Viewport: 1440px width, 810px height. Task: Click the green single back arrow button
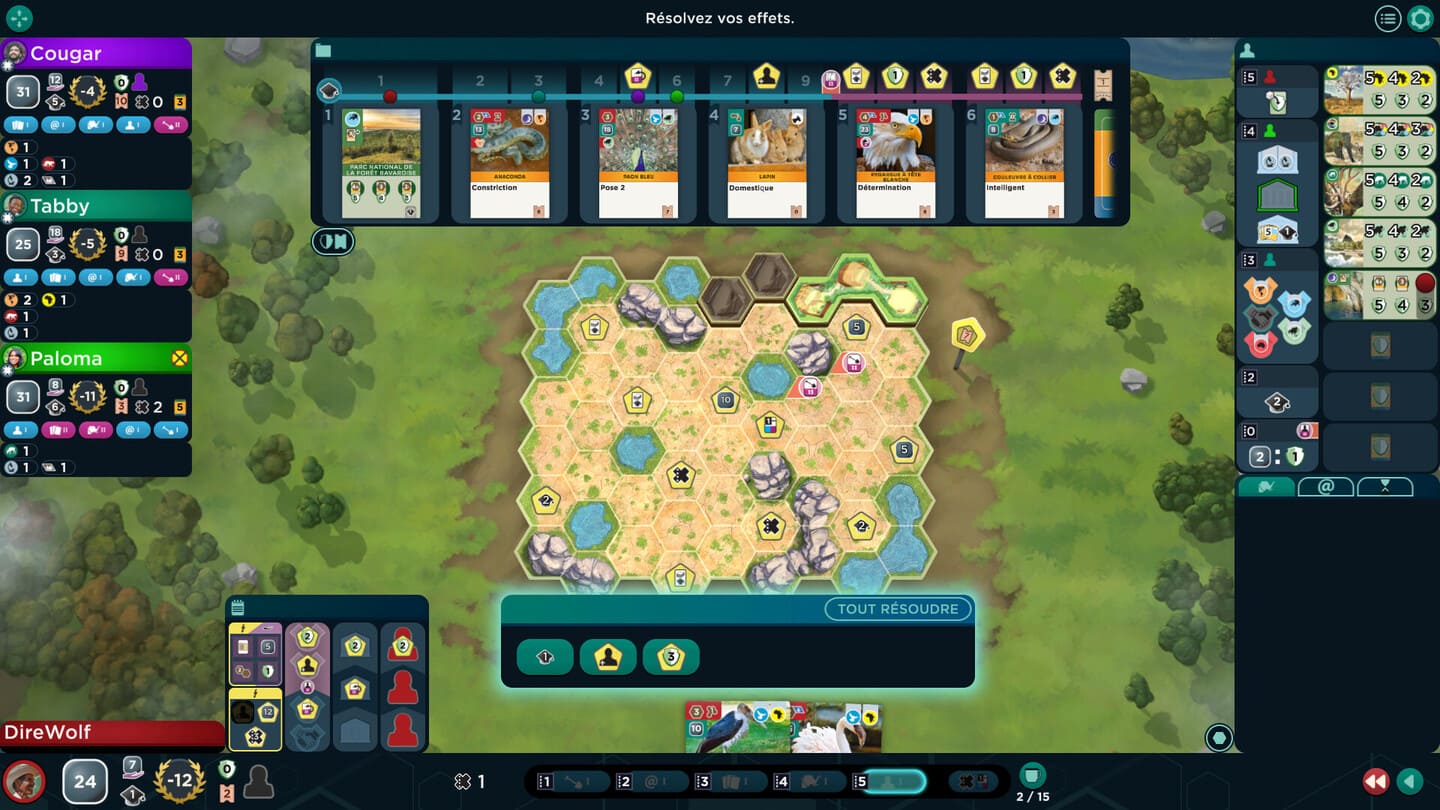(1410, 781)
